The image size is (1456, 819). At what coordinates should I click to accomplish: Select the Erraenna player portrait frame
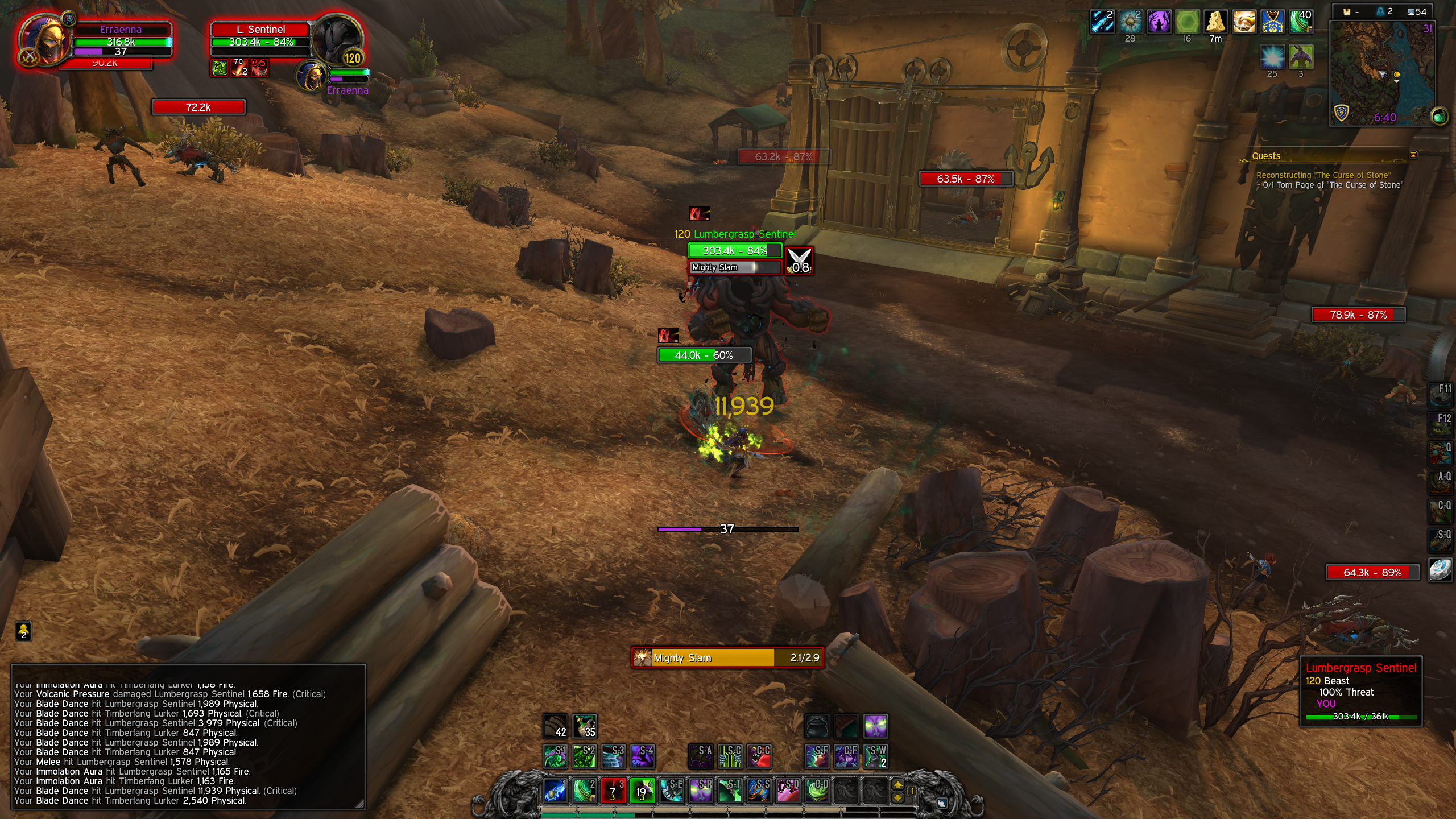43,41
